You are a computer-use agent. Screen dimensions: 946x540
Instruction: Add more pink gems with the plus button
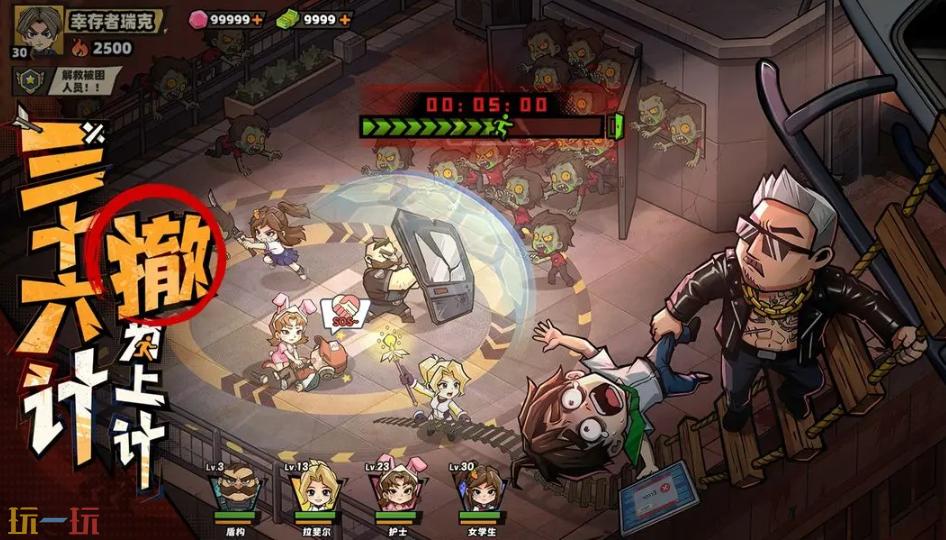point(258,19)
